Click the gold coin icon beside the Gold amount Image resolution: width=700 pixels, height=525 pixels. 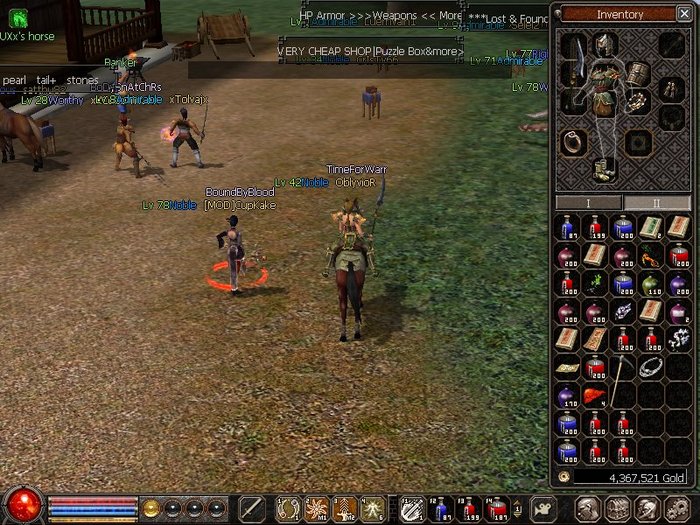point(565,478)
